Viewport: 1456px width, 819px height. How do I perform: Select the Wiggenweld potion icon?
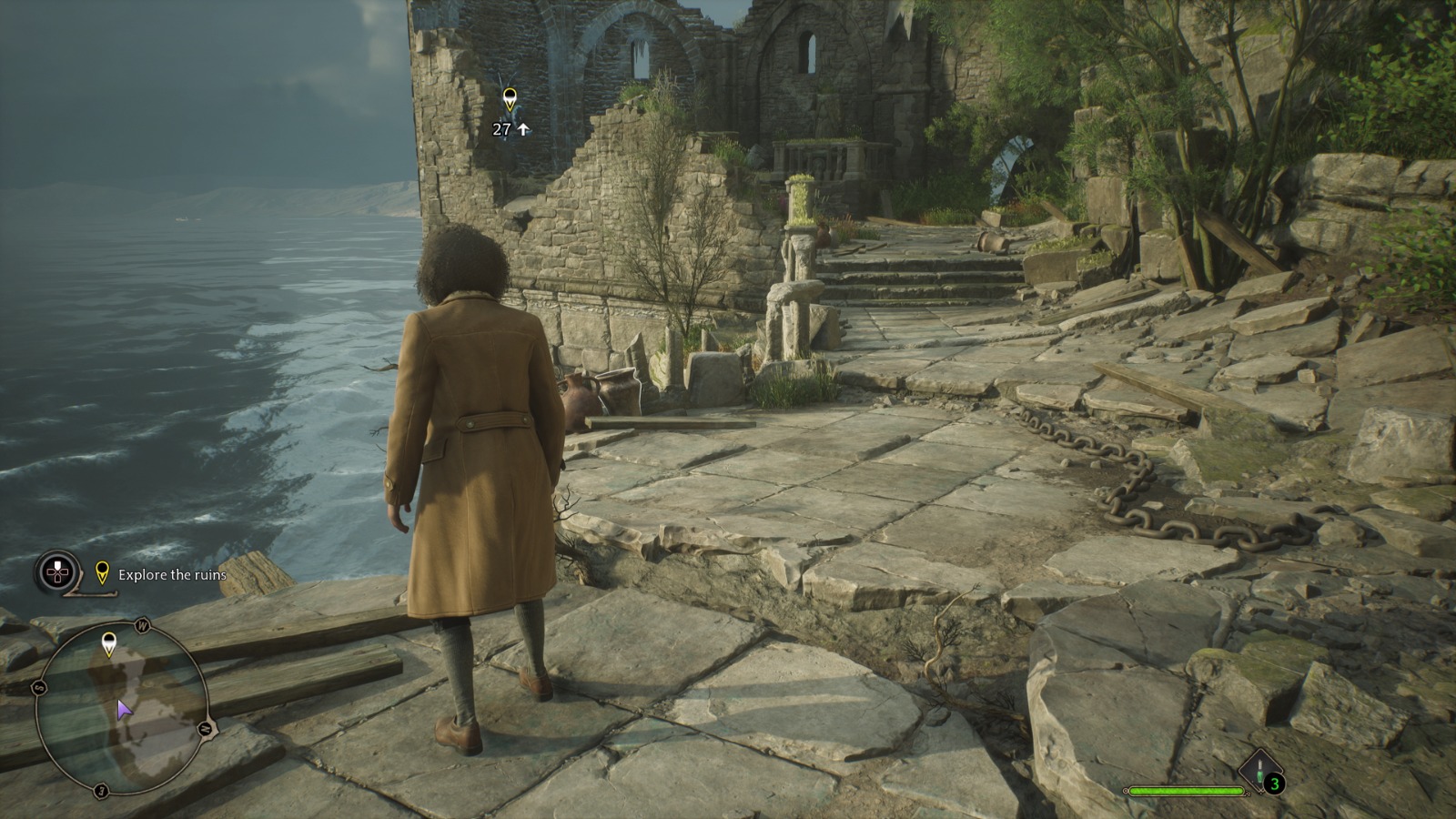click(1260, 770)
